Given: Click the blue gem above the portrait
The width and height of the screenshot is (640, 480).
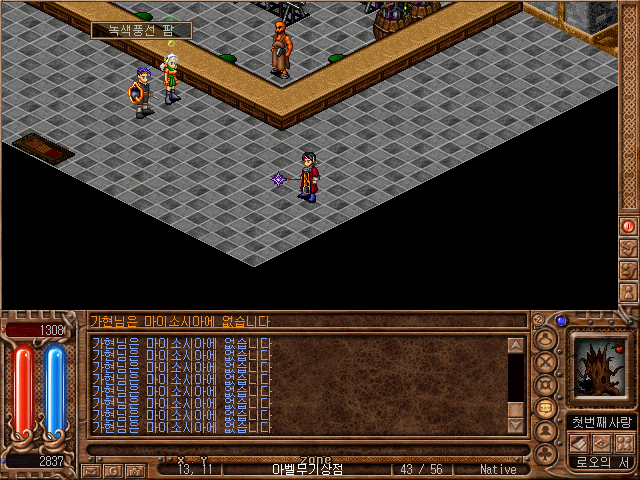Looking at the screenshot, I should point(562,321).
